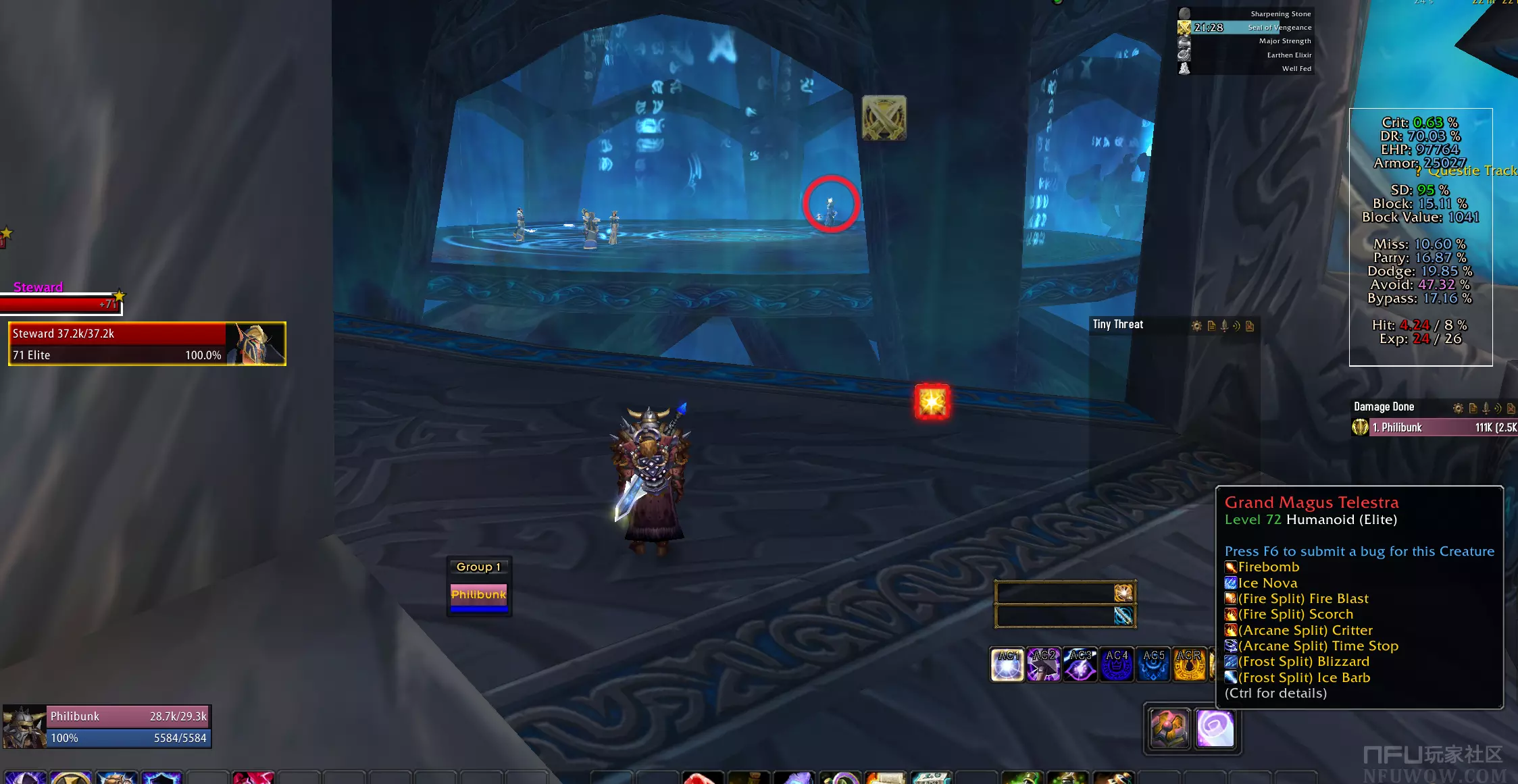Open the Damage Done settings gear
Image resolution: width=1518 pixels, height=784 pixels.
point(1458,408)
